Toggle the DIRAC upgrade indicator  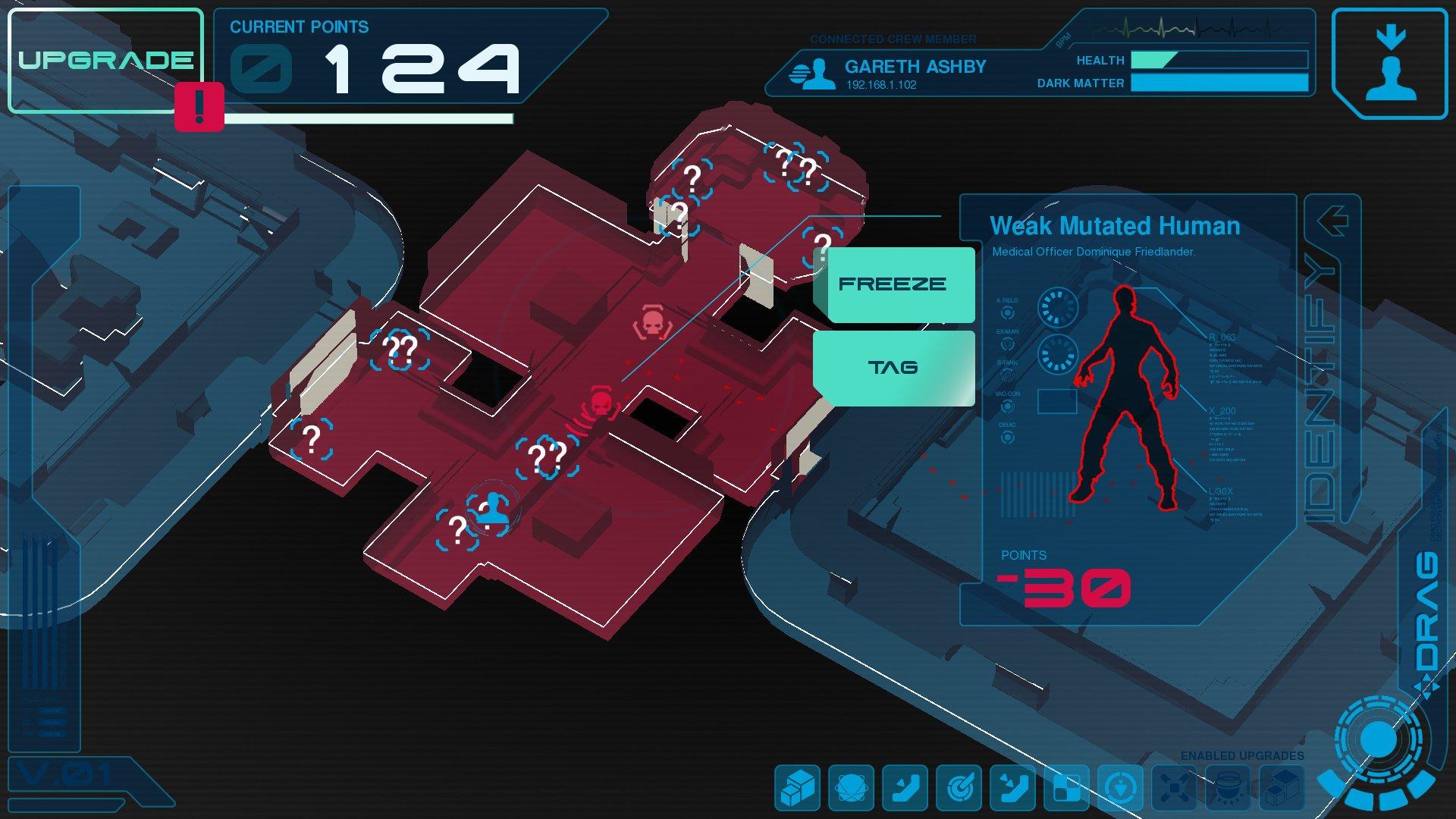[1007, 437]
